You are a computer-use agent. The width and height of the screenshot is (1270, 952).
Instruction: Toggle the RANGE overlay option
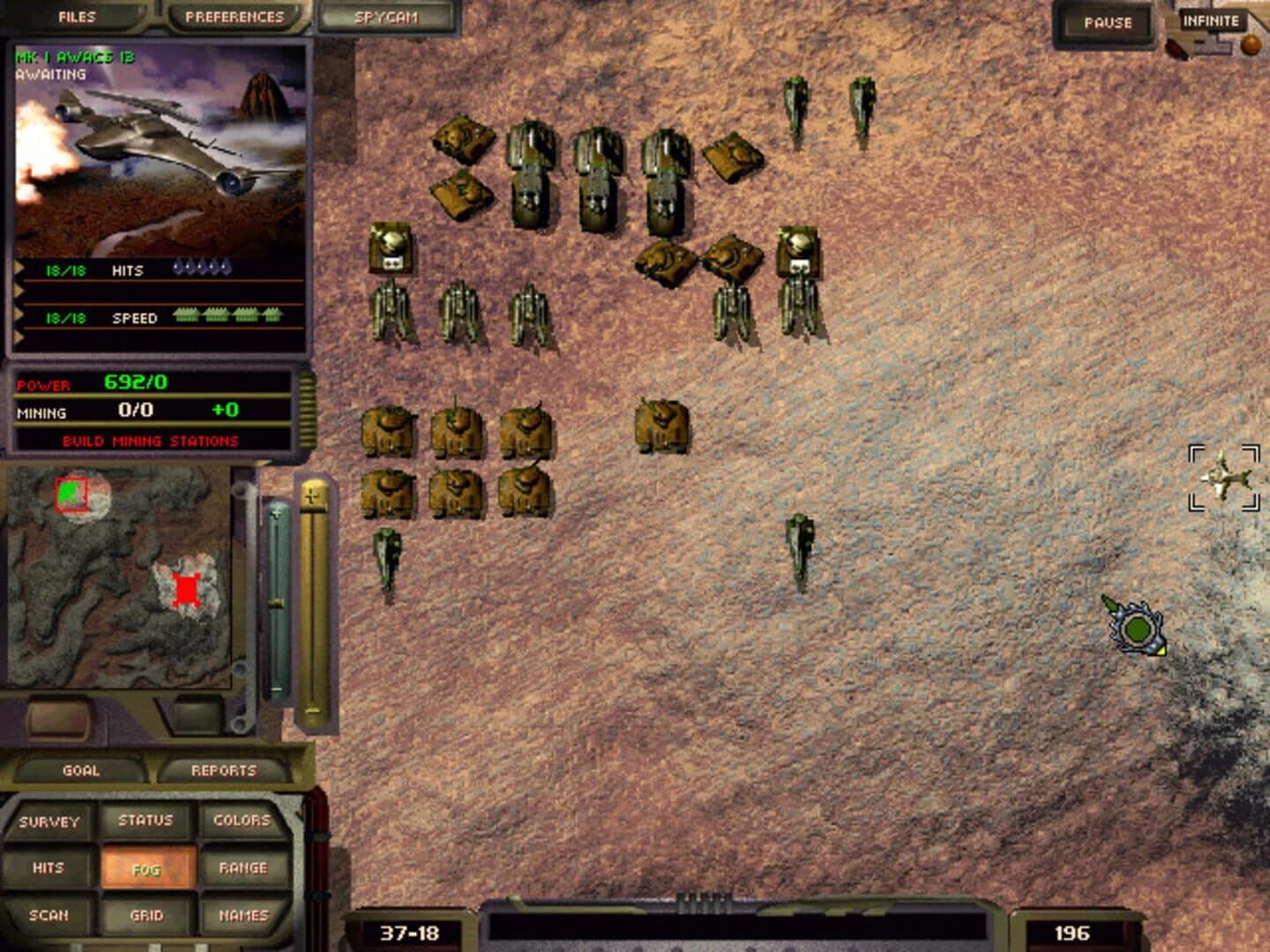coord(242,867)
